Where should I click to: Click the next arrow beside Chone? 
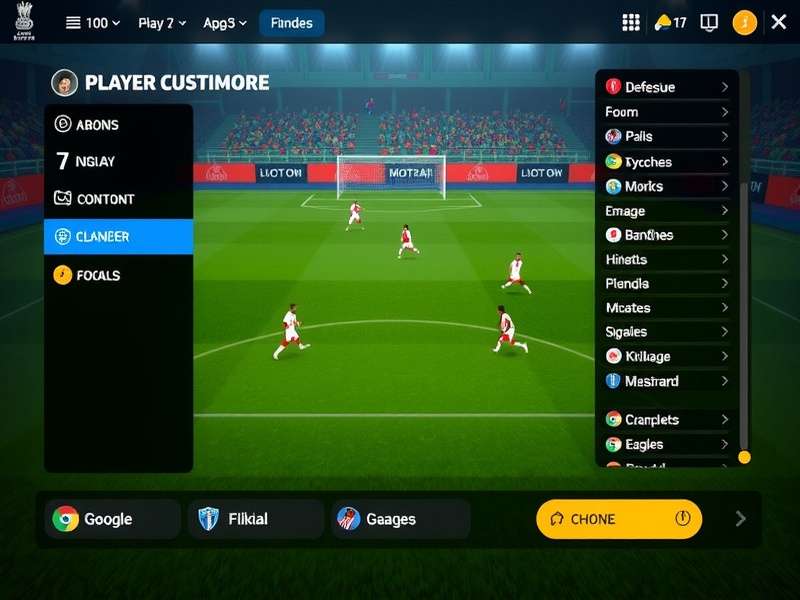tap(741, 518)
